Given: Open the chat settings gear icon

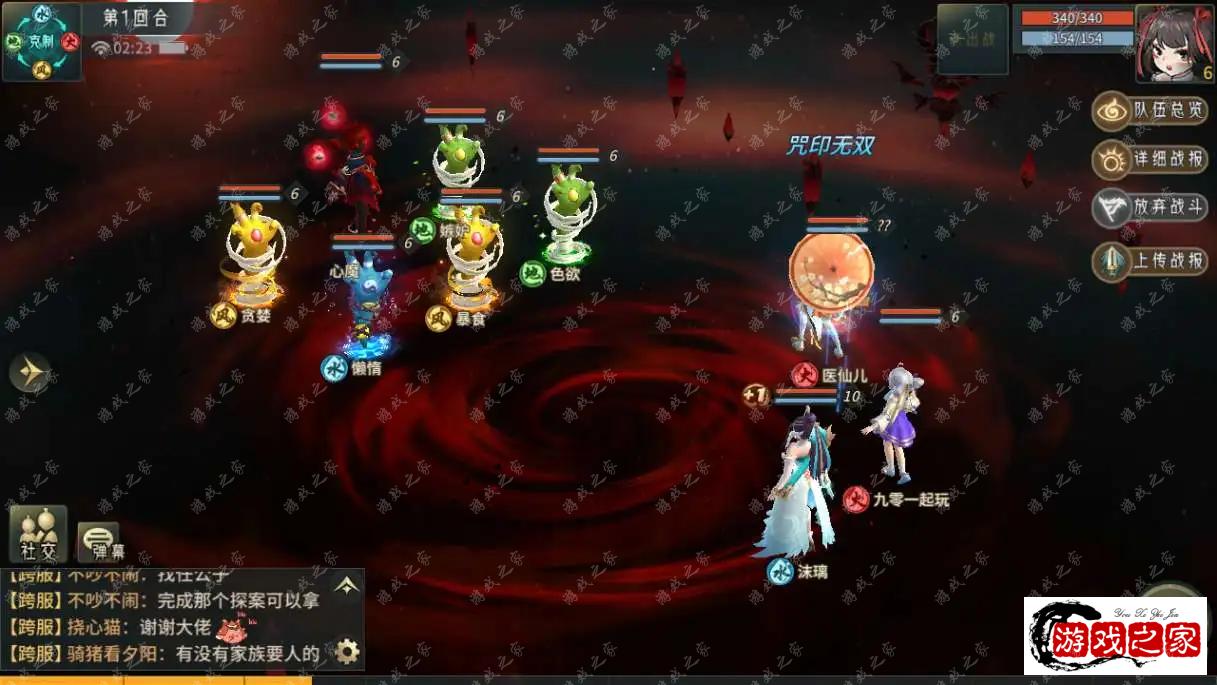Looking at the screenshot, I should pyautogui.click(x=346, y=652).
